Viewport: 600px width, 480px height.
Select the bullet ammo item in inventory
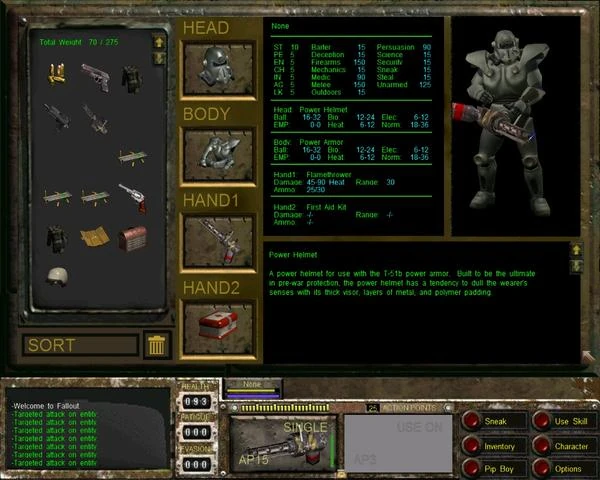pos(56,73)
